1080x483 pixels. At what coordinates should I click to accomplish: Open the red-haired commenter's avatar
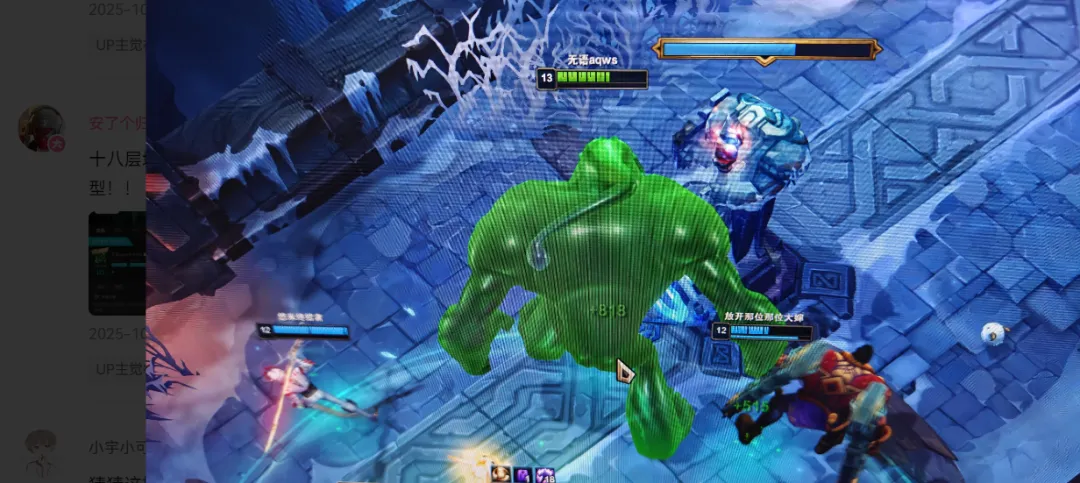tap(41, 128)
